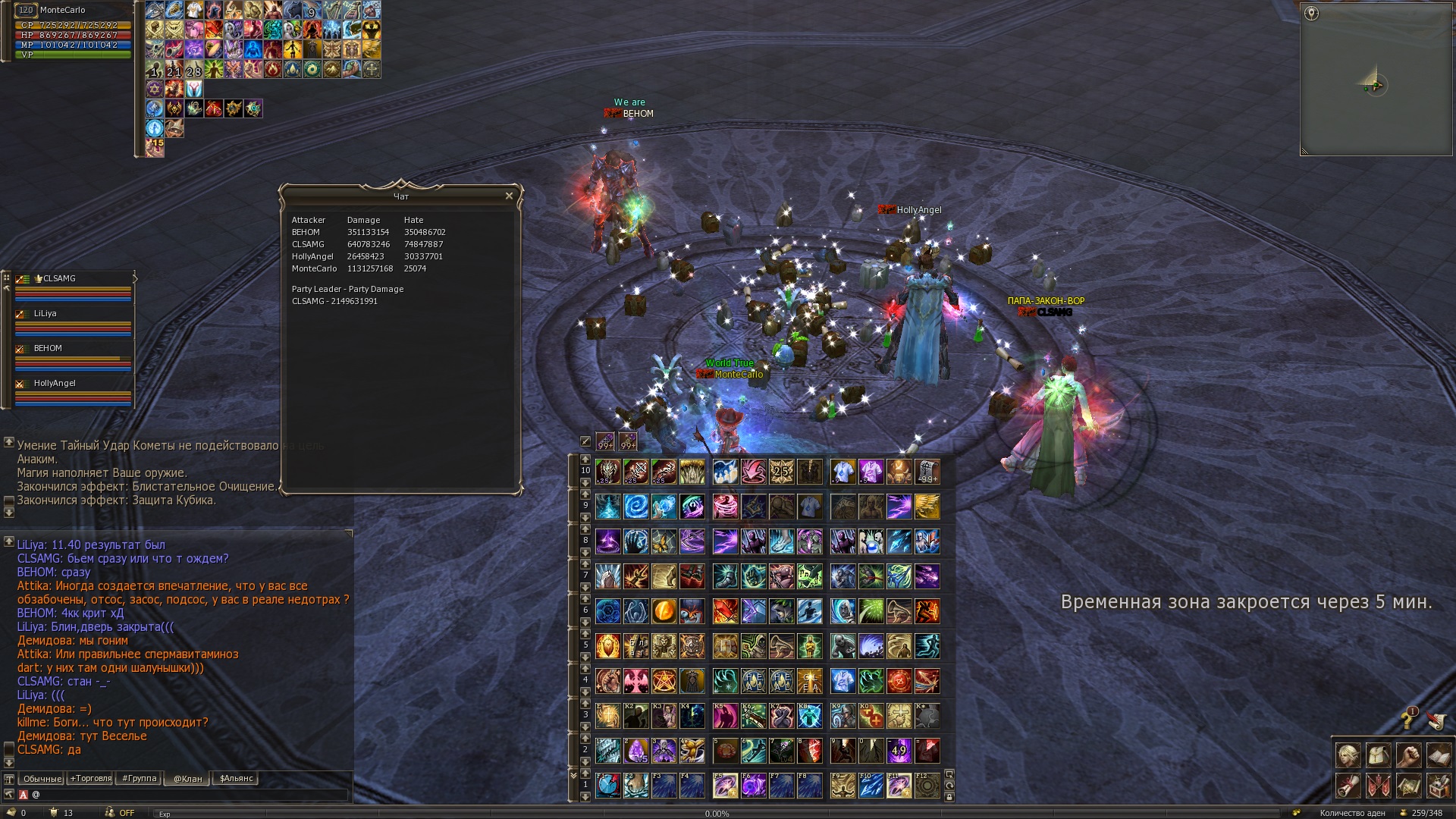Viewport: 1456px width, 819px height.
Task: Select the #Группа chat tab
Action: click(x=139, y=779)
